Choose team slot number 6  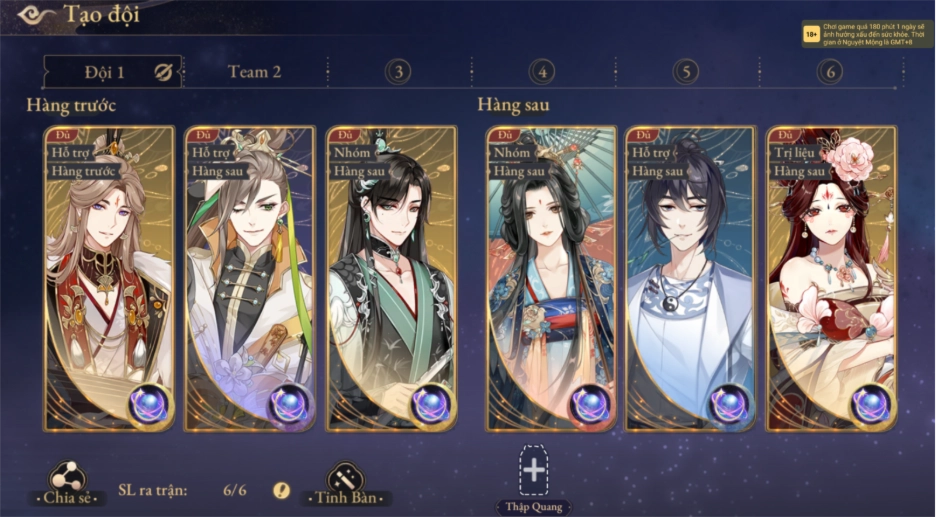(828, 72)
